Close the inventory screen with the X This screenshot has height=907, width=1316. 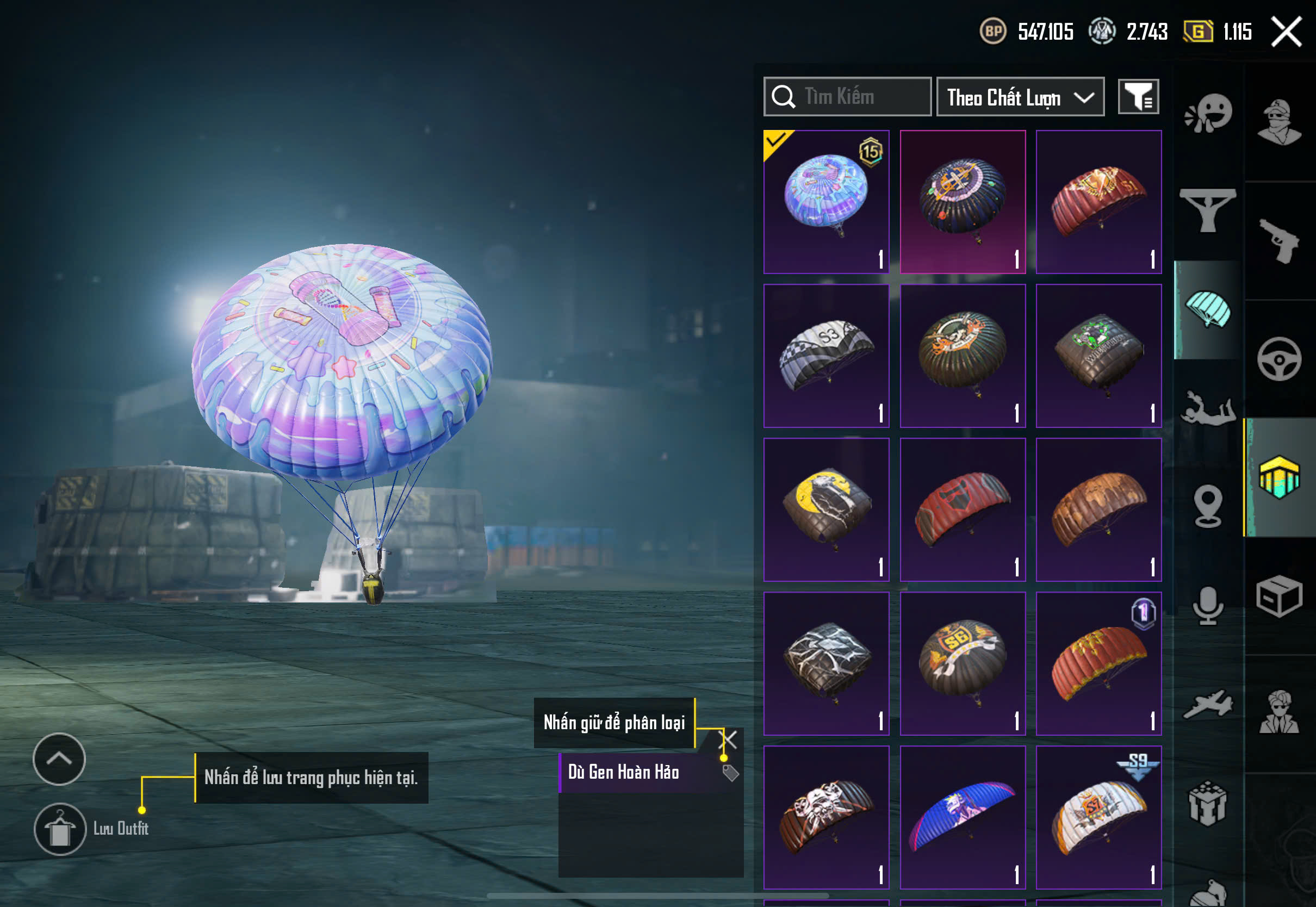coord(1286,32)
